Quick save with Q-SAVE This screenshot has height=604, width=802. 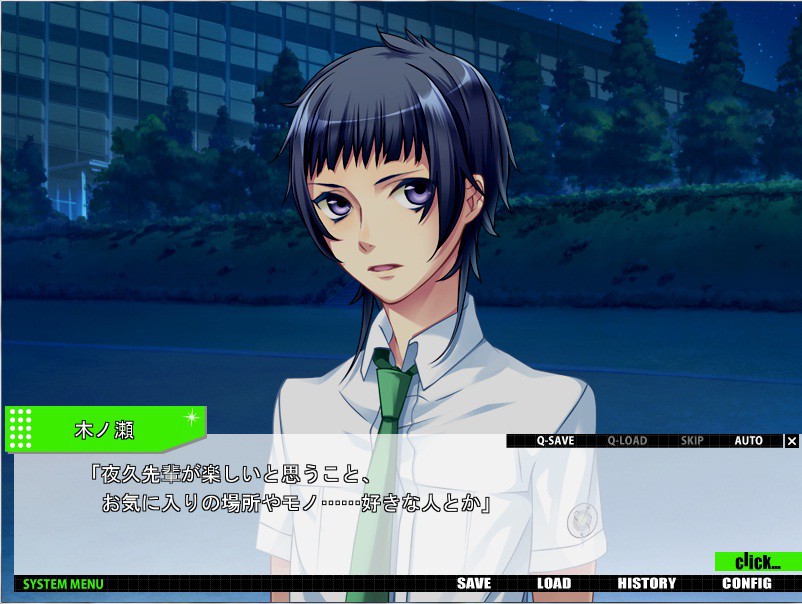pyautogui.click(x=555, y=441)
